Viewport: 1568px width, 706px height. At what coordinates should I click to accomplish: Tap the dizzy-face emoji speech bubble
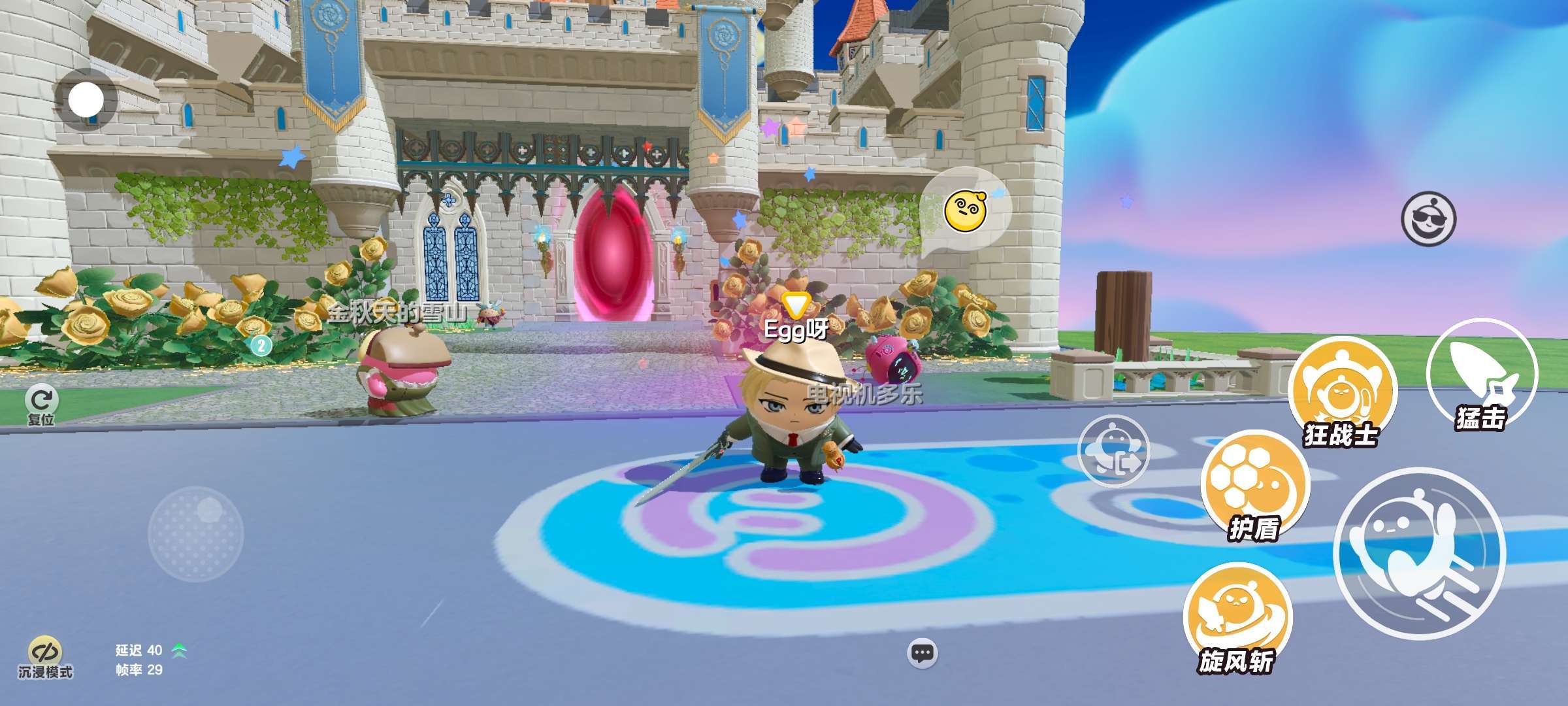[966, 209]
